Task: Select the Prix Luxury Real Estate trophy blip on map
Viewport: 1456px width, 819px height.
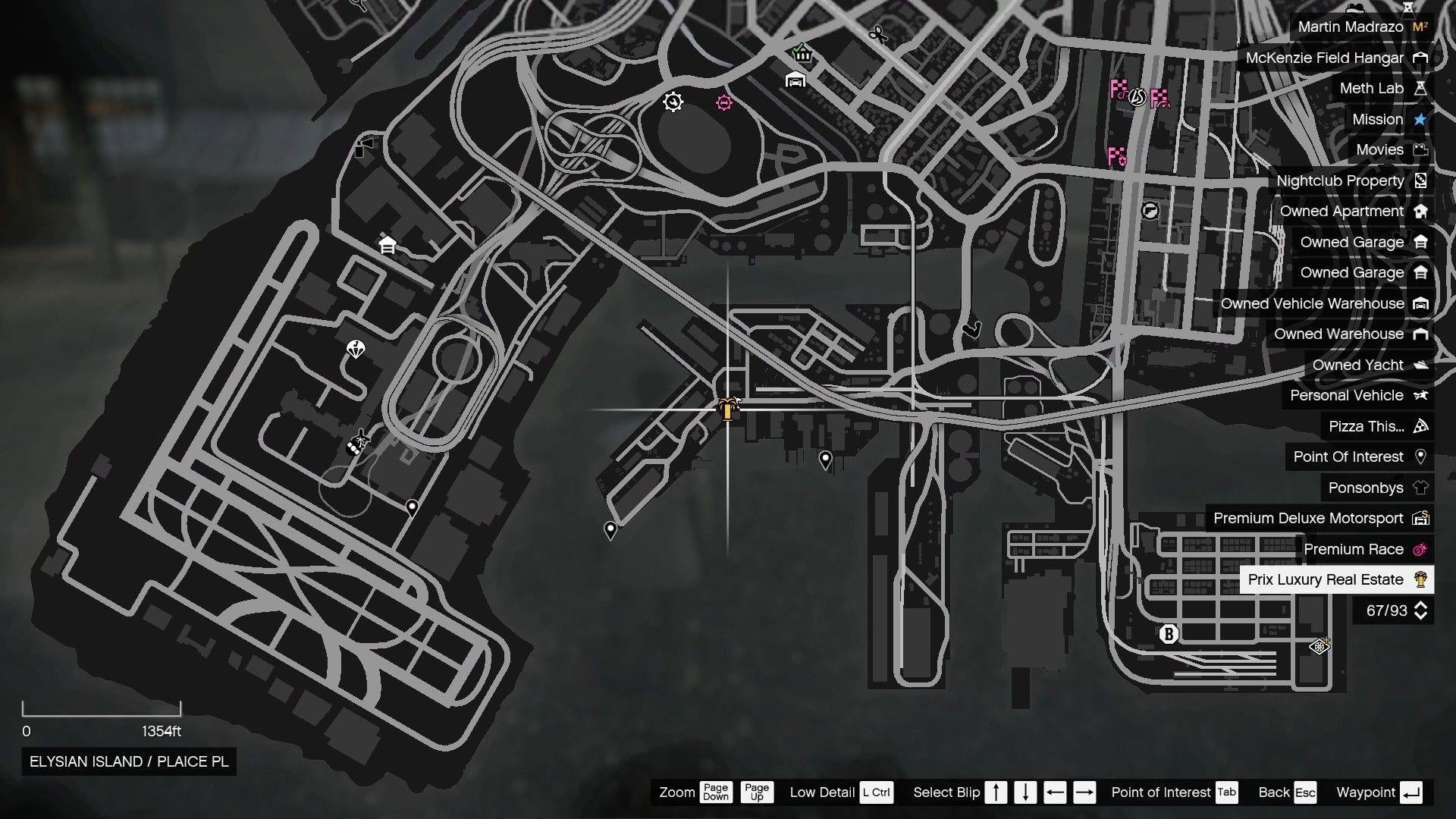Action: 730,409
